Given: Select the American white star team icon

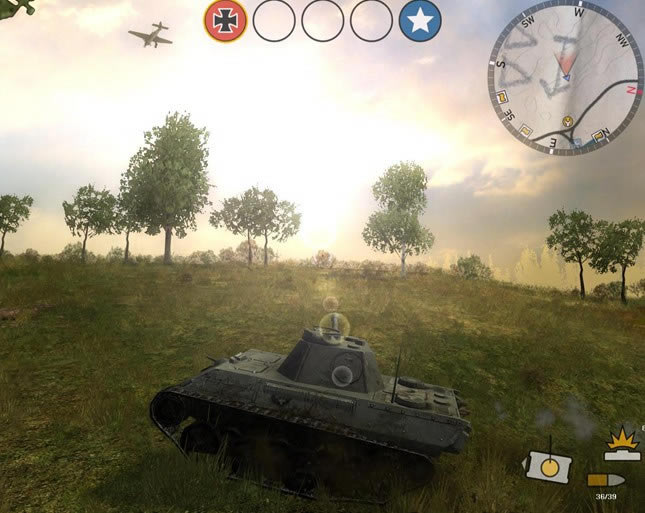Looking at the screenshot, I should pyautogui.click(x=420, y=21).
